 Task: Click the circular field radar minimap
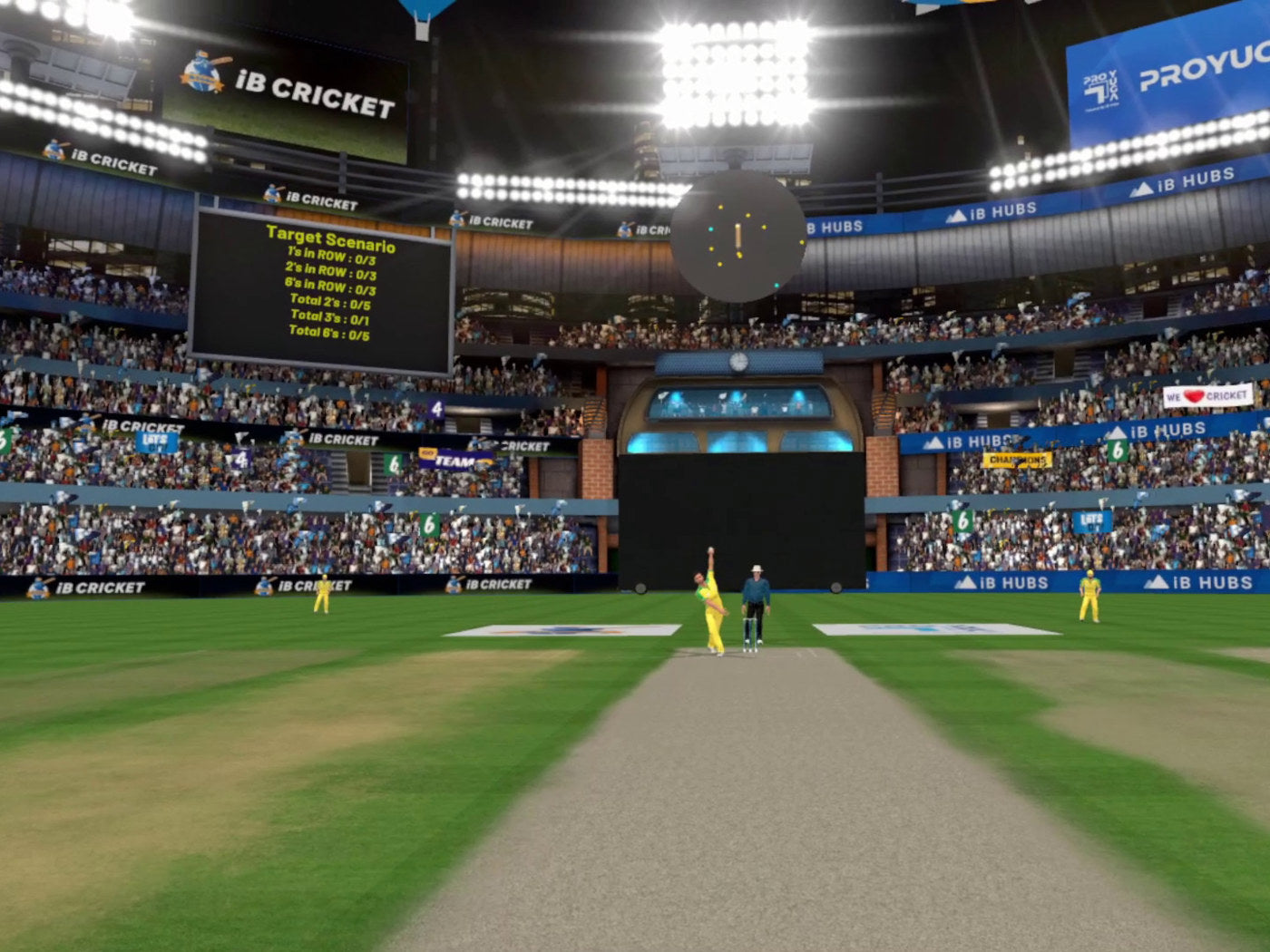click(738, 237)
